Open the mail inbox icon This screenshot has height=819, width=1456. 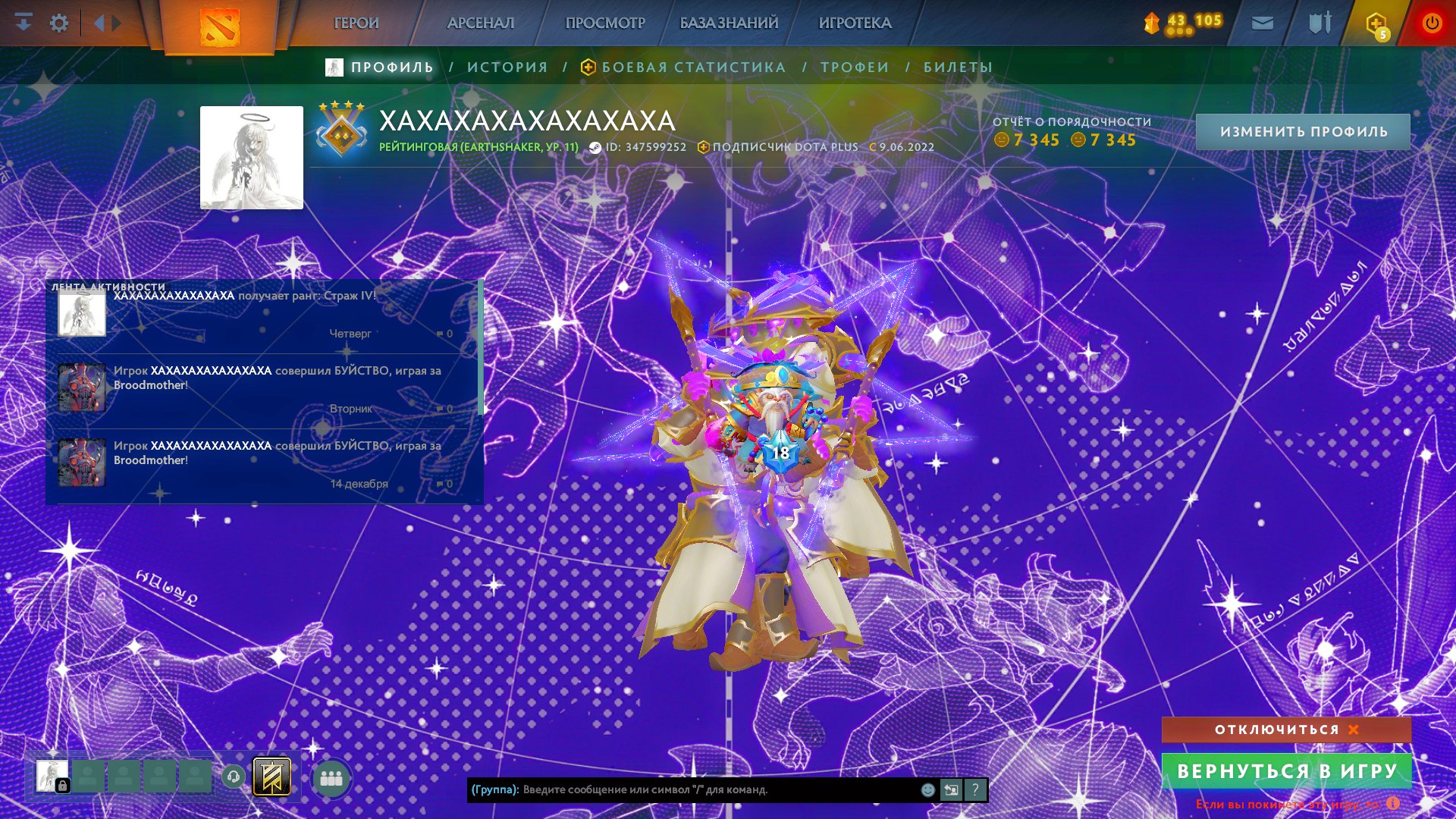[1262, 21]
